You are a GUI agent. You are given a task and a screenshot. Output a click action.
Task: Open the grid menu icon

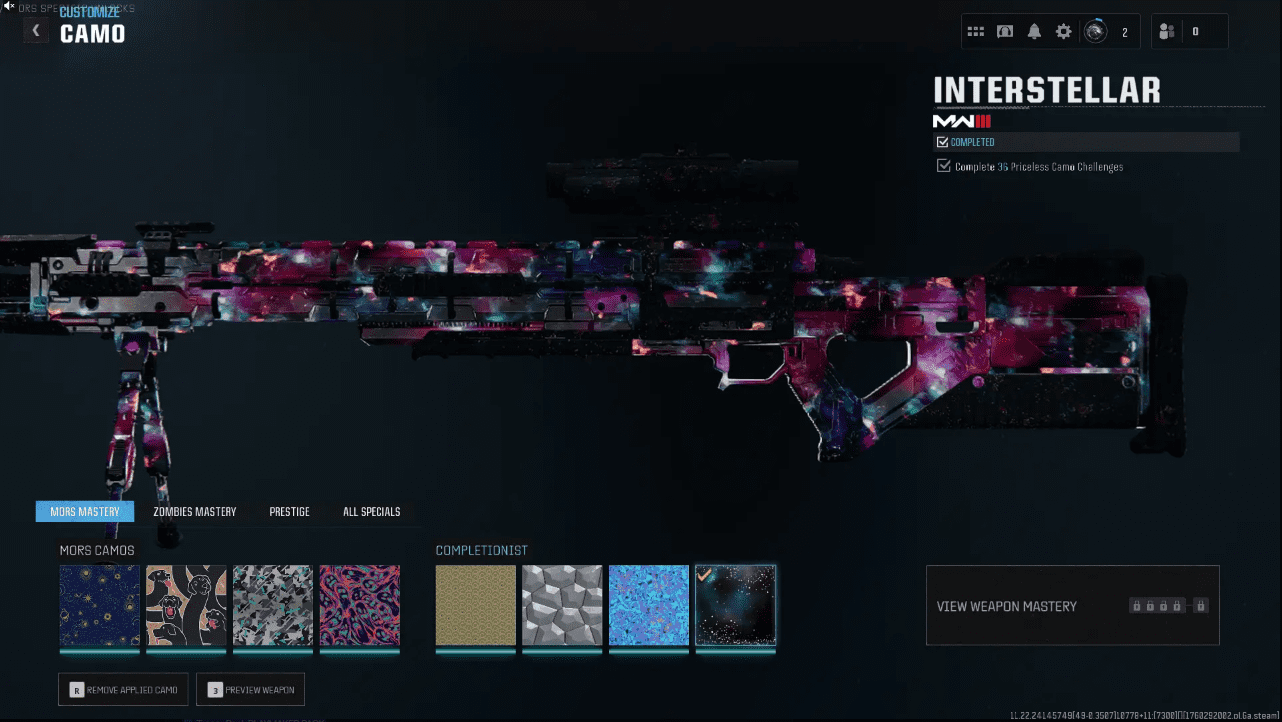click(976, 32)
